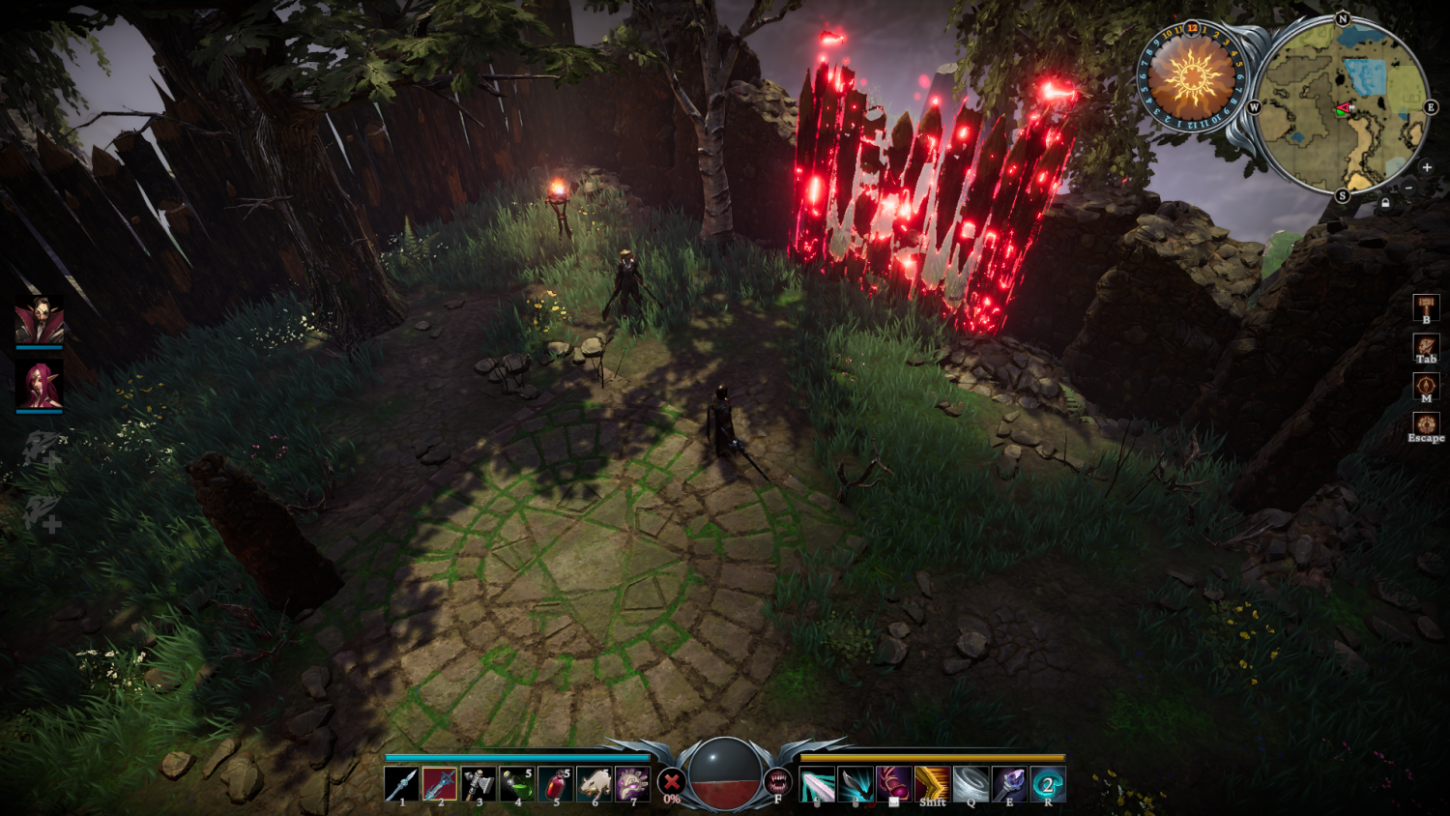The width and height of the screenshot is (1450, 816).
Task: Activate the golden chevron dash ability
Action: [932, 783]
